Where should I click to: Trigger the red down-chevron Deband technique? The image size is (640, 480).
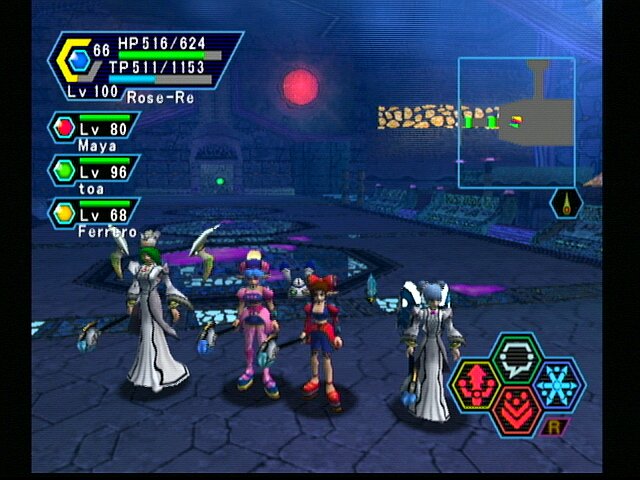click(517, 409)
